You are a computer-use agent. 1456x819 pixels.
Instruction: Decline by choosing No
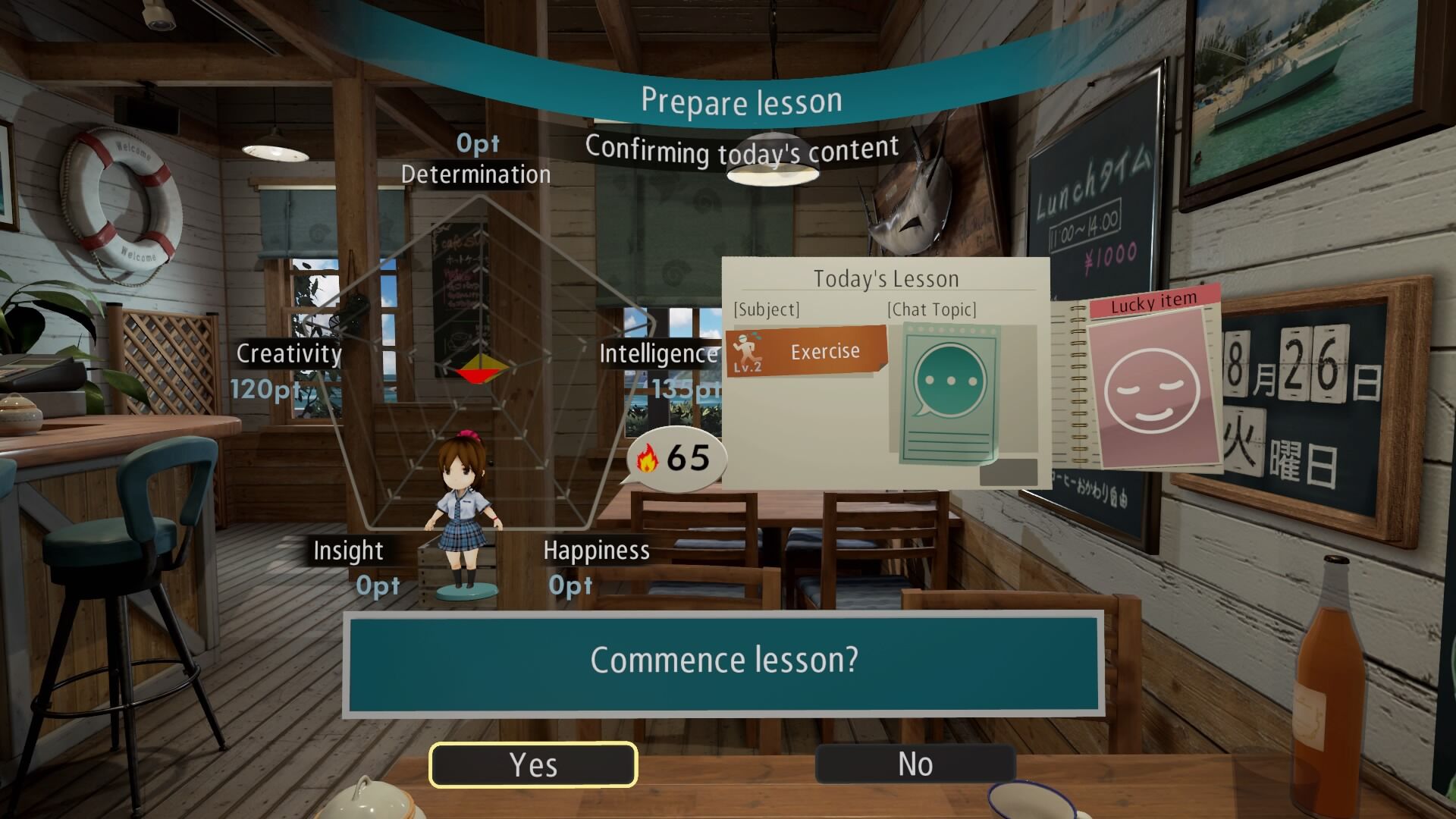(915, 764)
